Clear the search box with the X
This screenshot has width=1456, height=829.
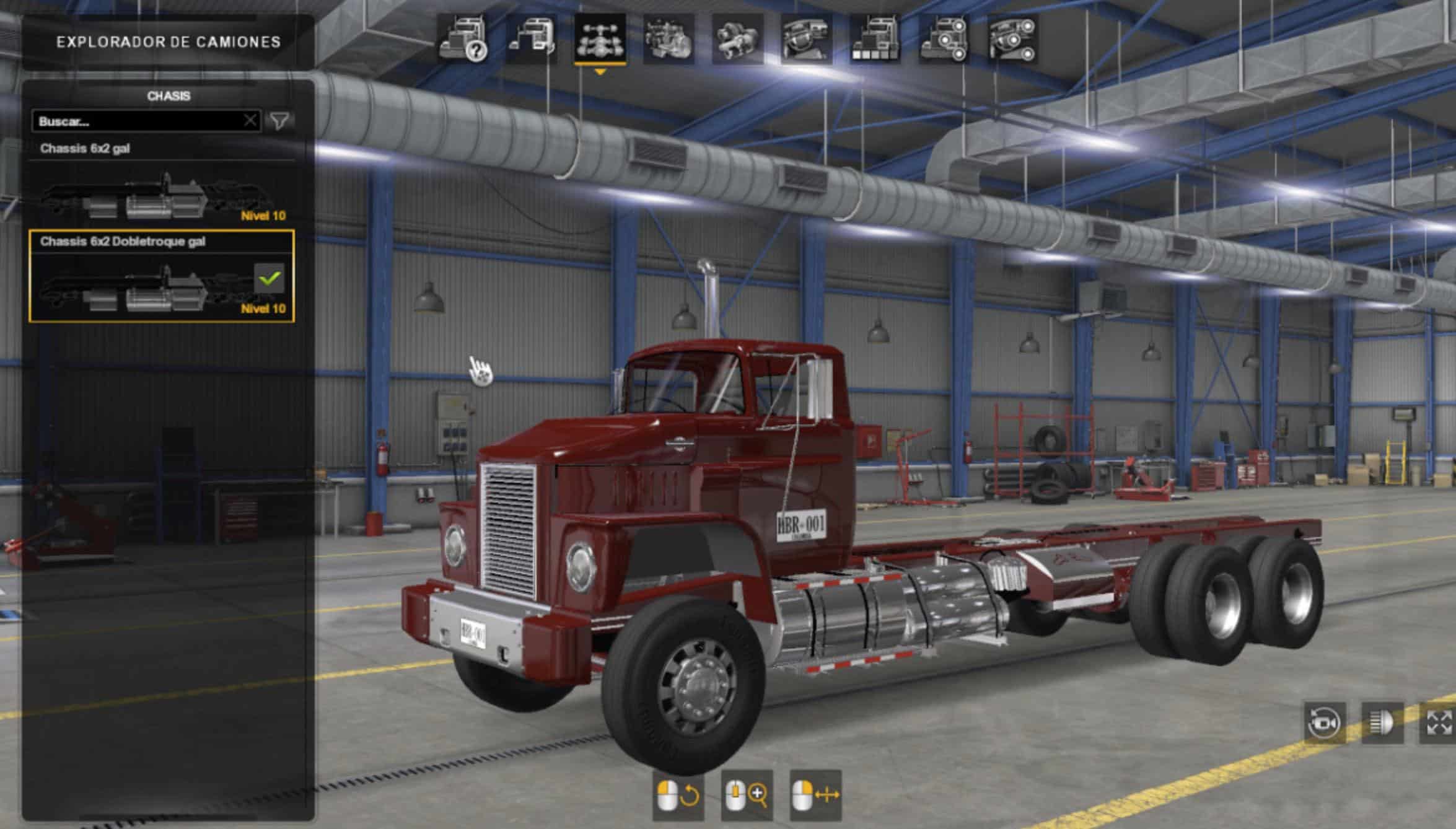click(x=250, y=120)
